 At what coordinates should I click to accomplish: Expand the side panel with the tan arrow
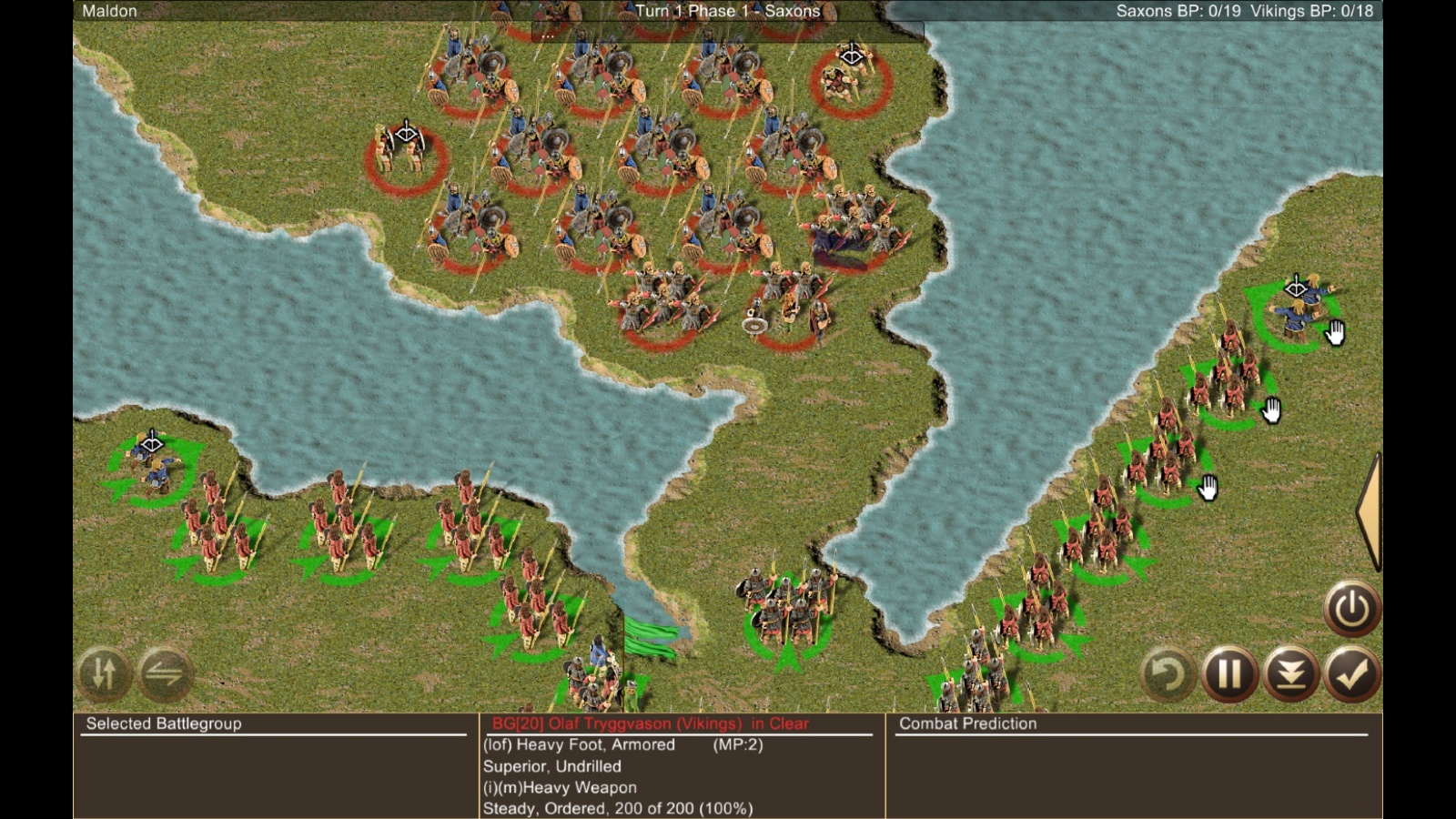(x=1369, y=511)
